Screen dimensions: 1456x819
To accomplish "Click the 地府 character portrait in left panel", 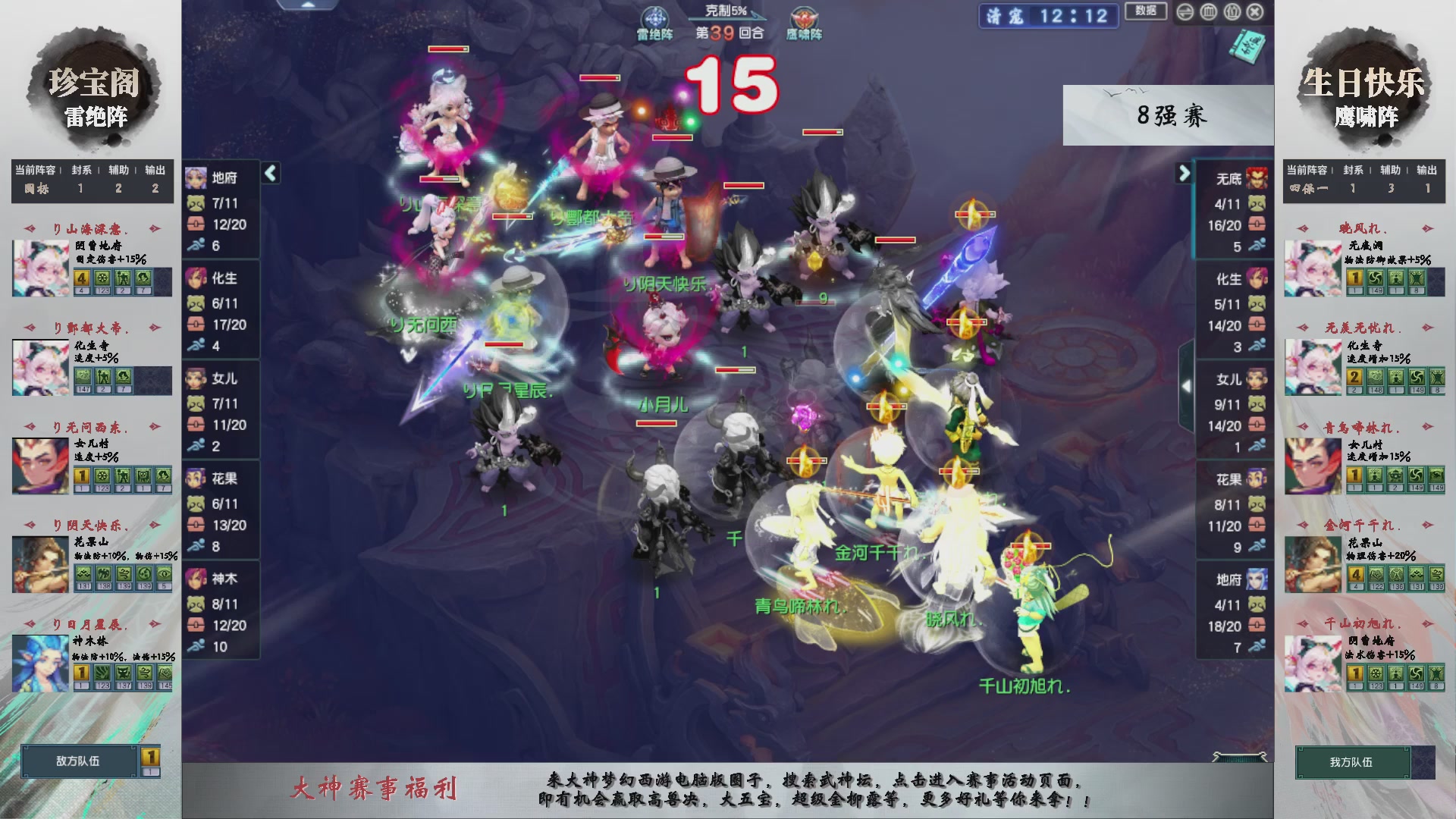I will point(196,177).
